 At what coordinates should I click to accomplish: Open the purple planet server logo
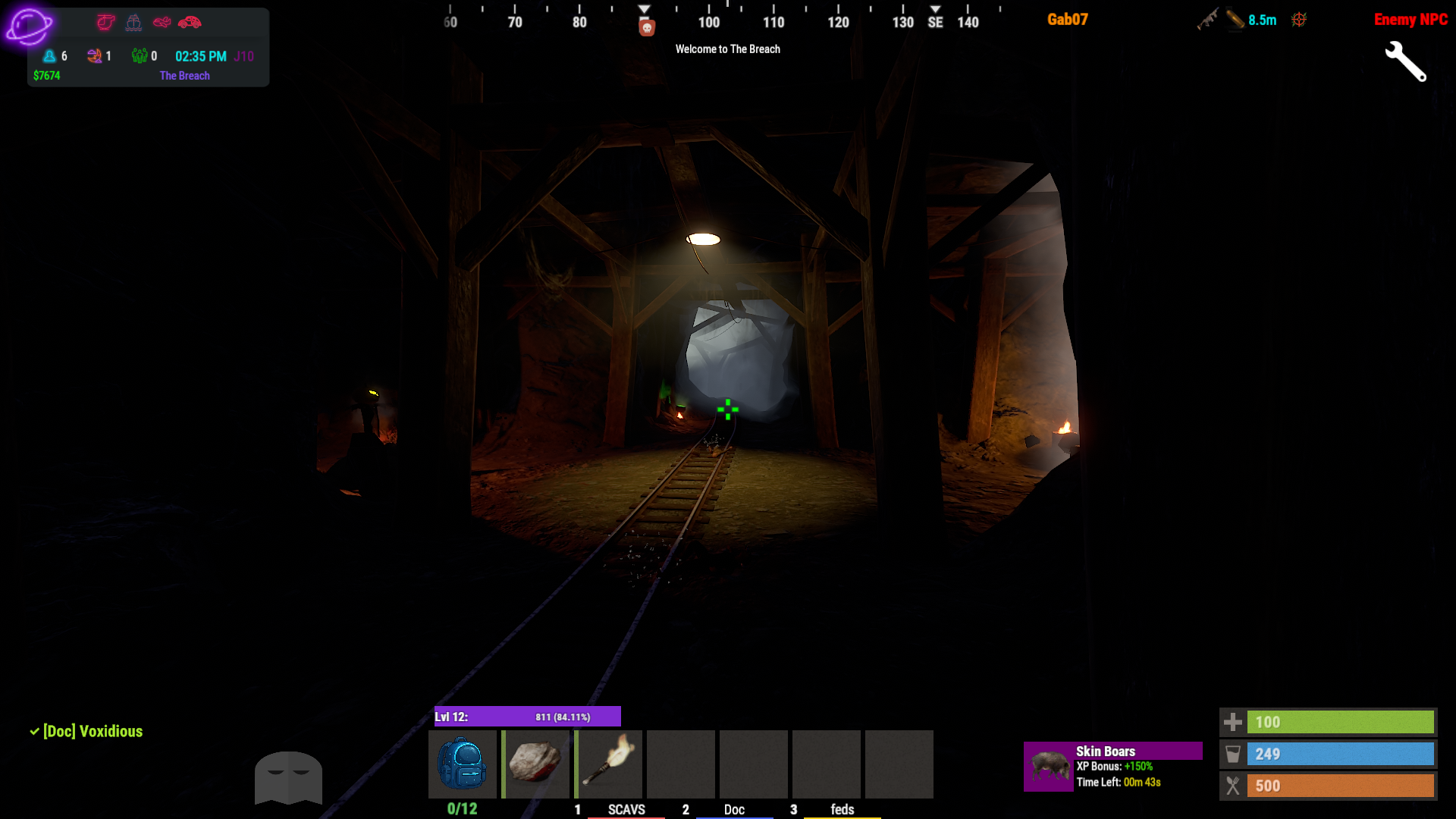[x=29, y=27]
